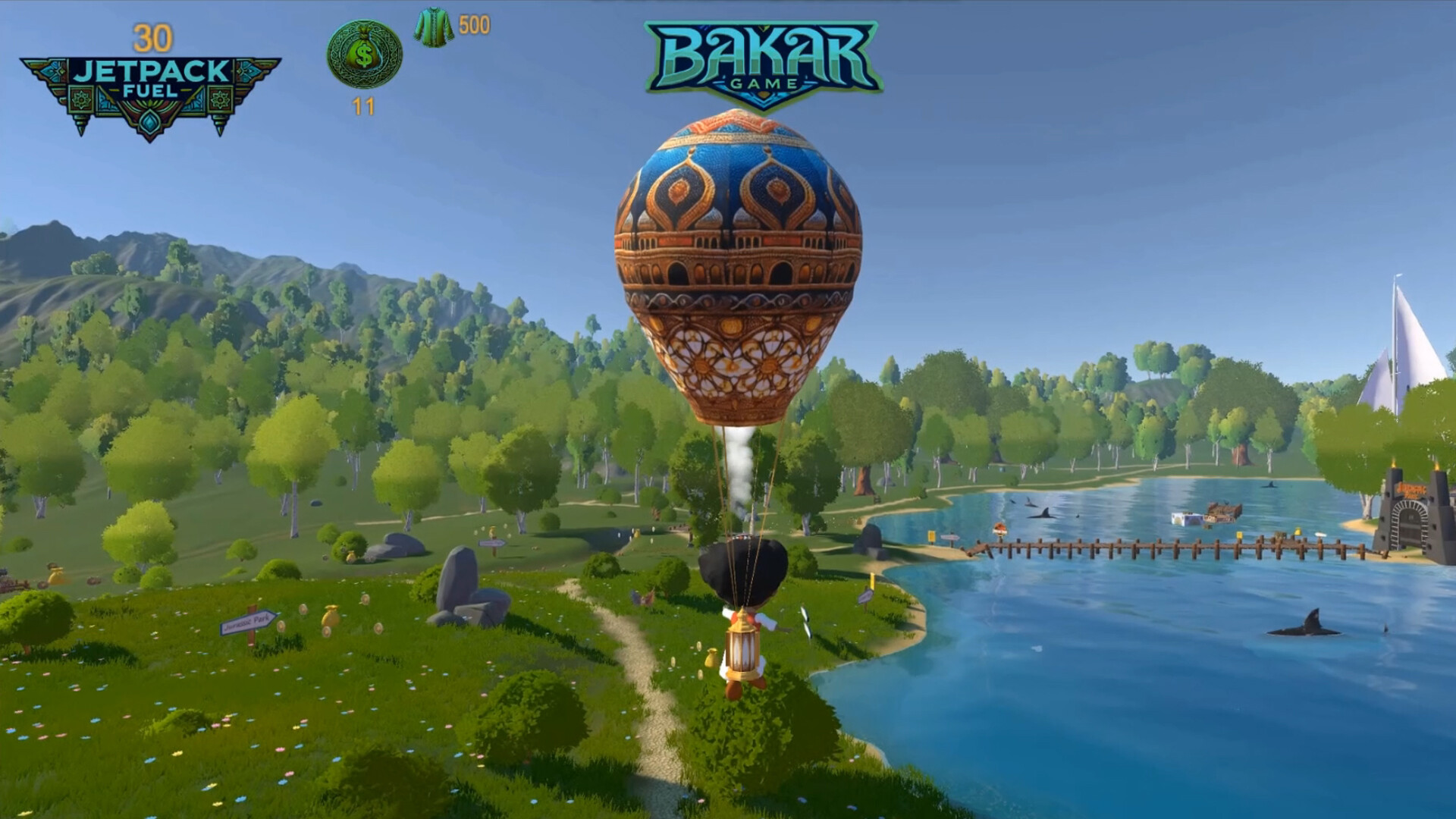Viewport: 1456px width, 819px height.
Task: Click the lifebuoy sign at the dock entrance
Action: point(1000,529)
